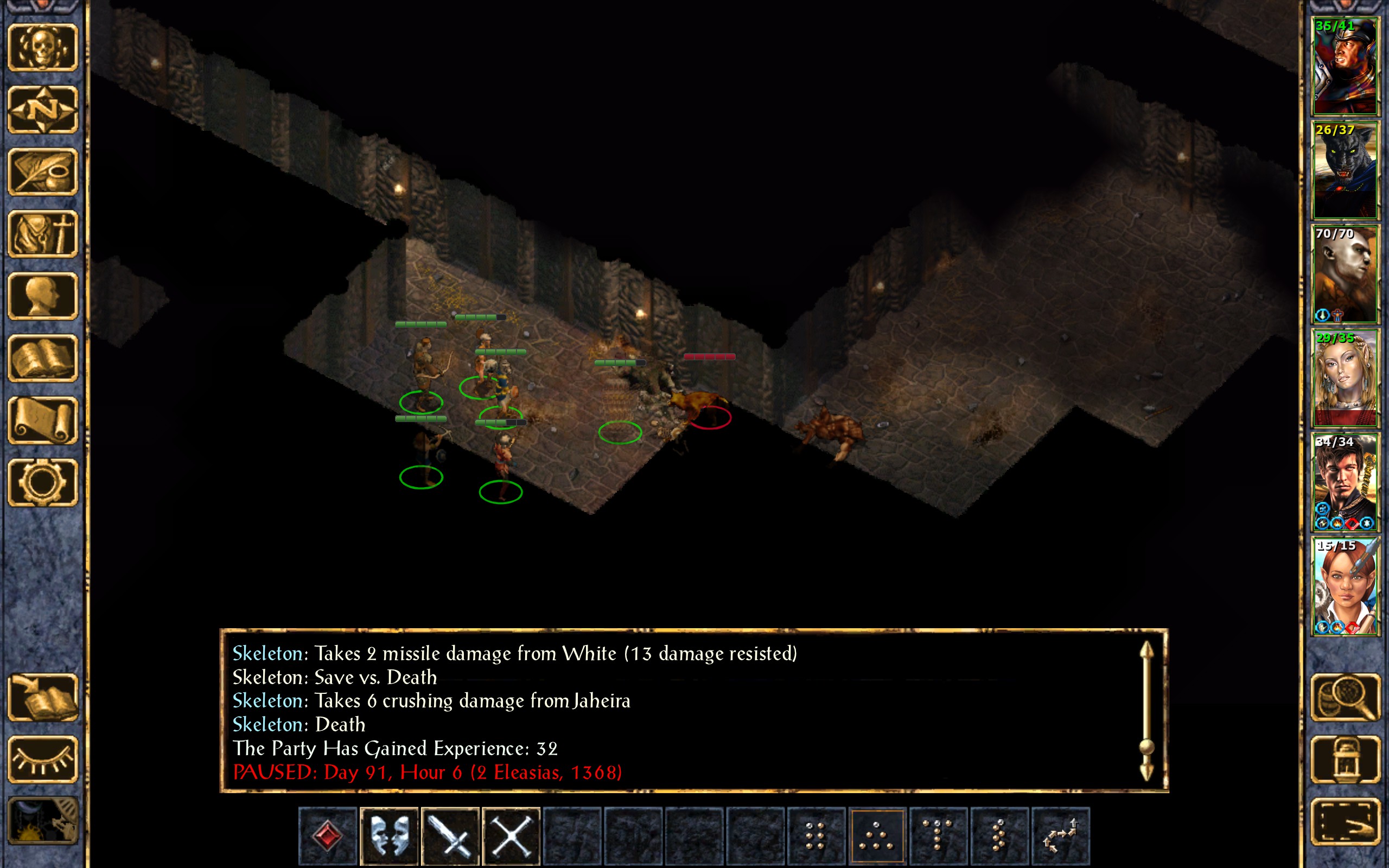Click the skull return-to-game button
Image resolution: width=1389 pixels, height=868 pixels.
click(43, 48)
